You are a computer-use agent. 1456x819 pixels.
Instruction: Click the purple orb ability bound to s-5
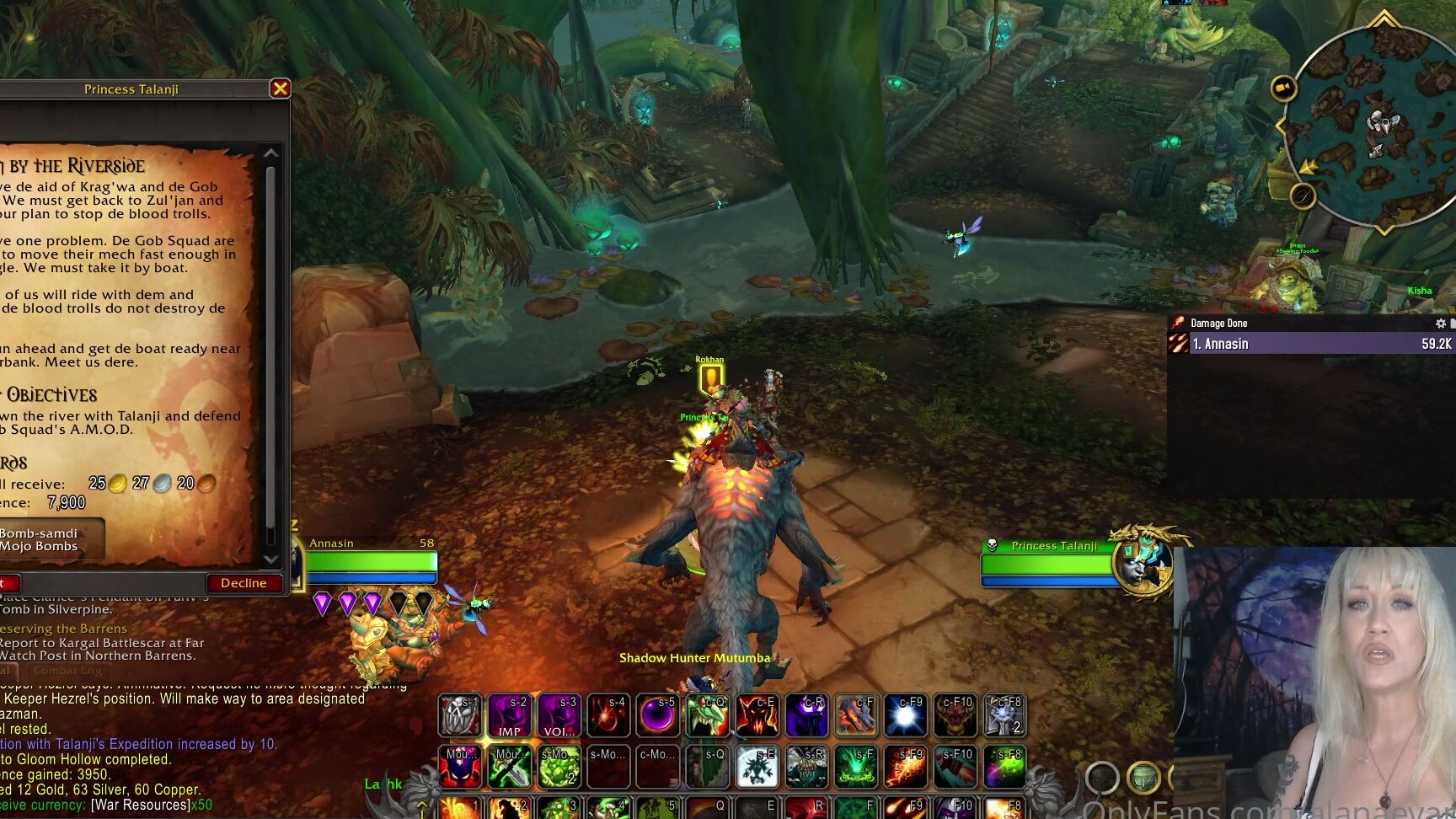pos(658,716)
